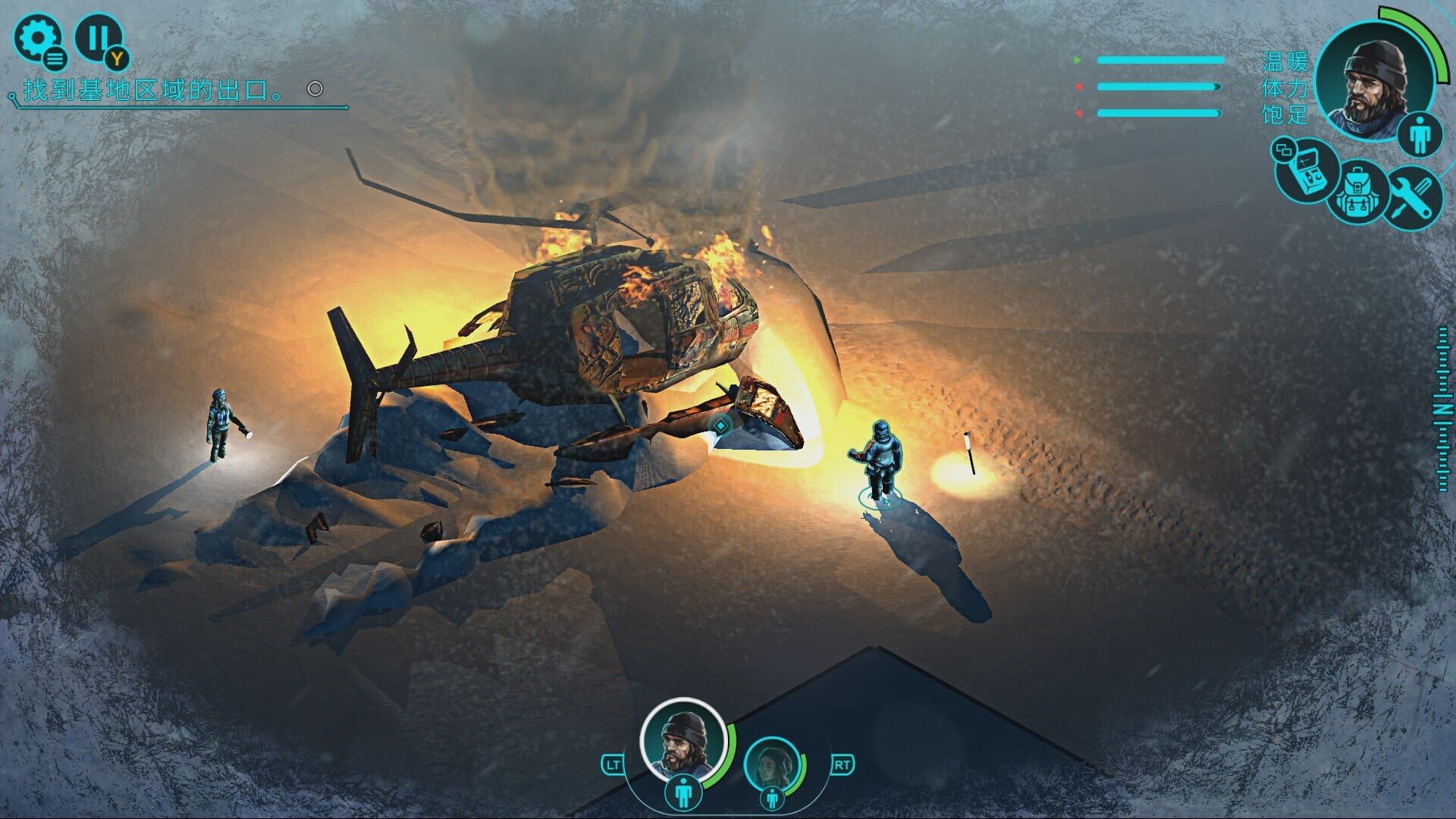
Task: Click the overlapping-squares icon above the radio icon
Action: pos(1283,149)
